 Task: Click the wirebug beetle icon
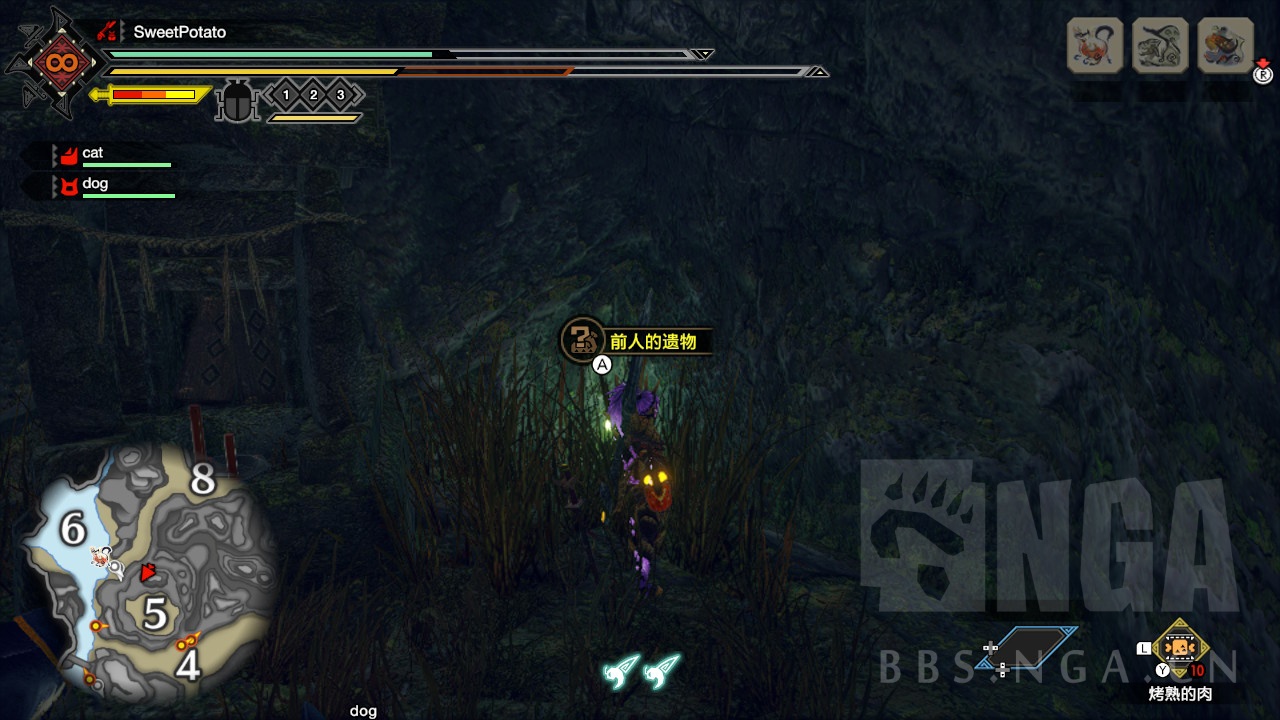[x=237, y=100]
